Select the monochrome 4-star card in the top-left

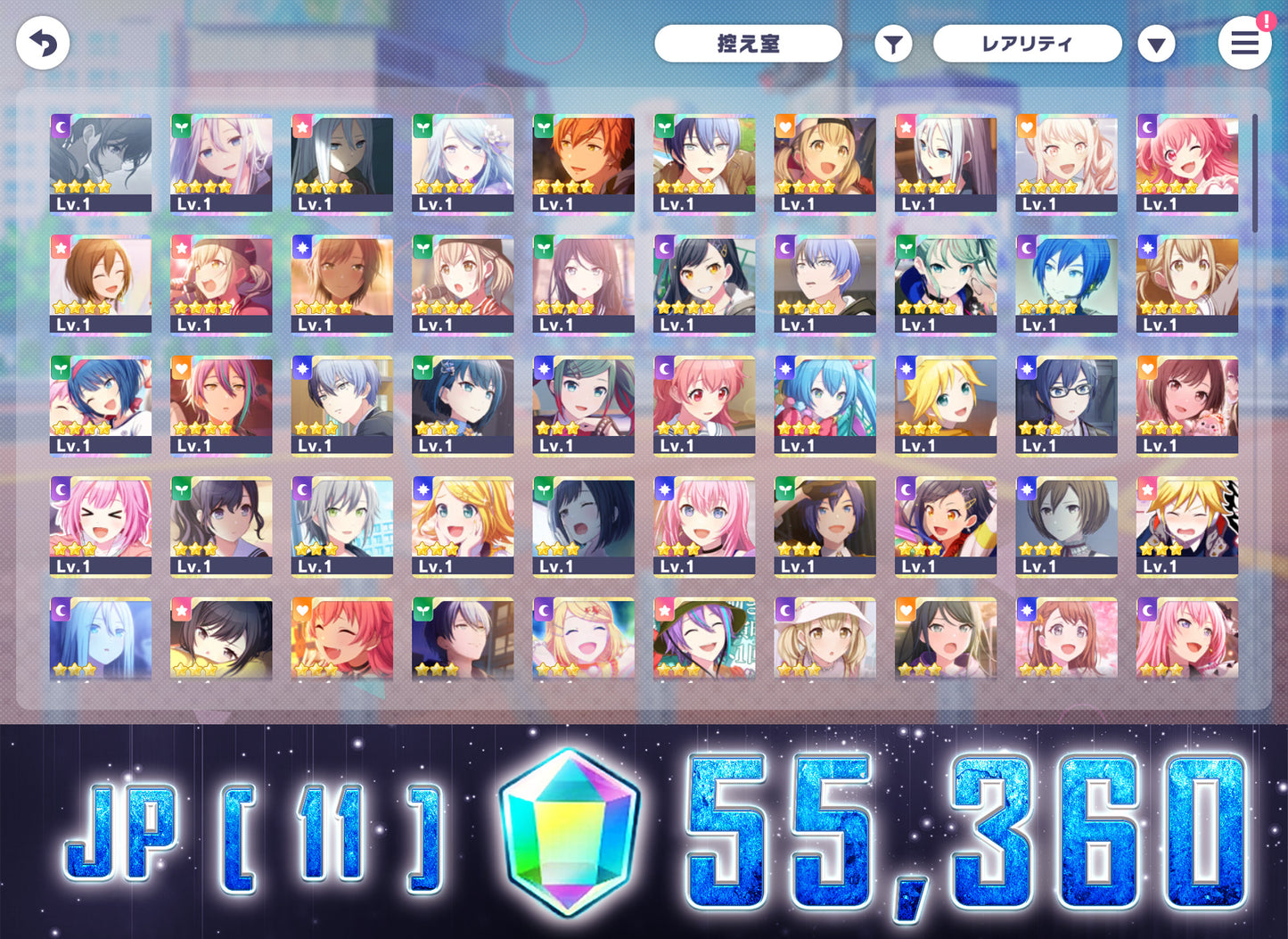click(x=101, y=163)
